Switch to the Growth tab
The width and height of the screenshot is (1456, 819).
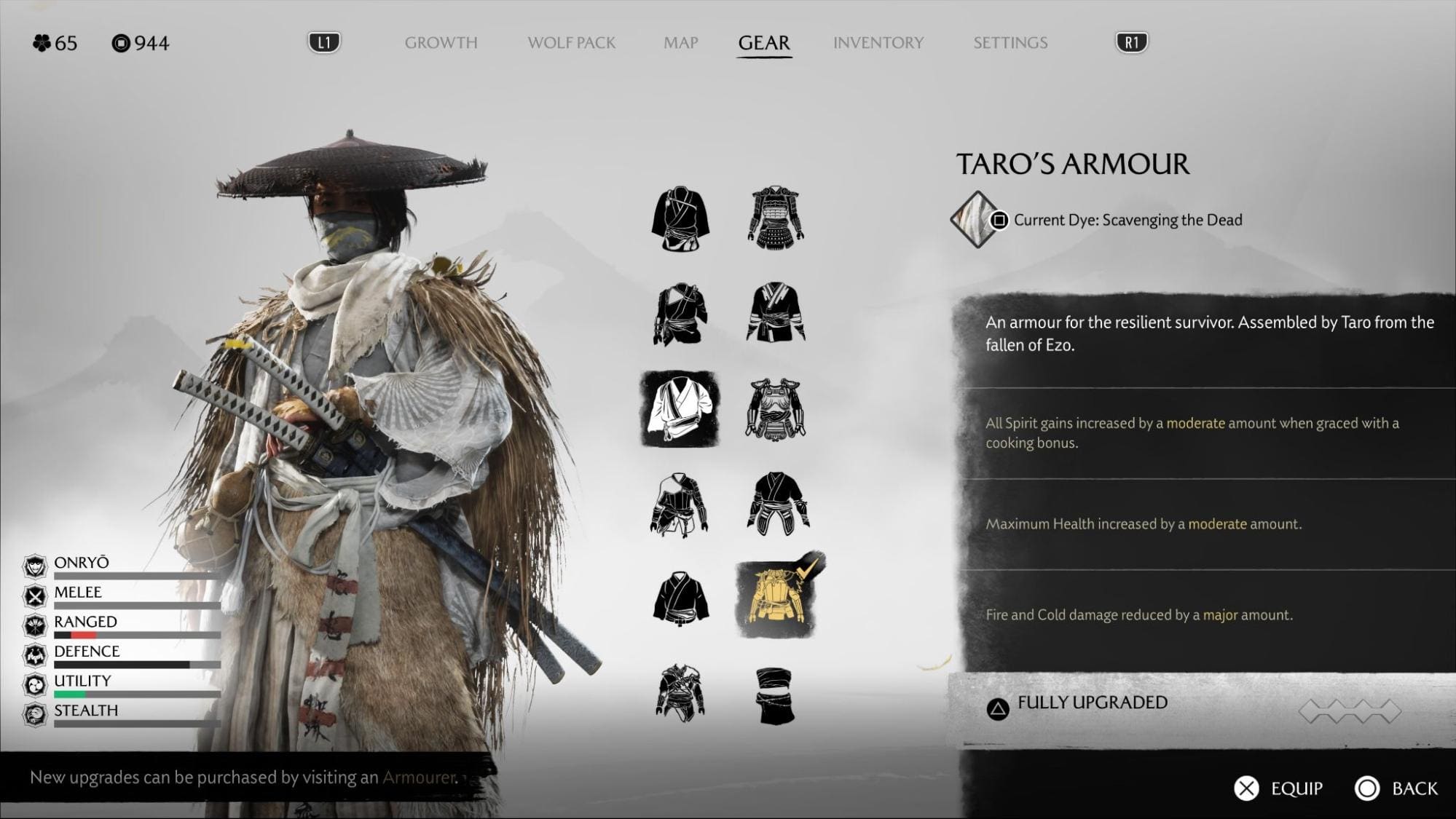click(441, 43)
